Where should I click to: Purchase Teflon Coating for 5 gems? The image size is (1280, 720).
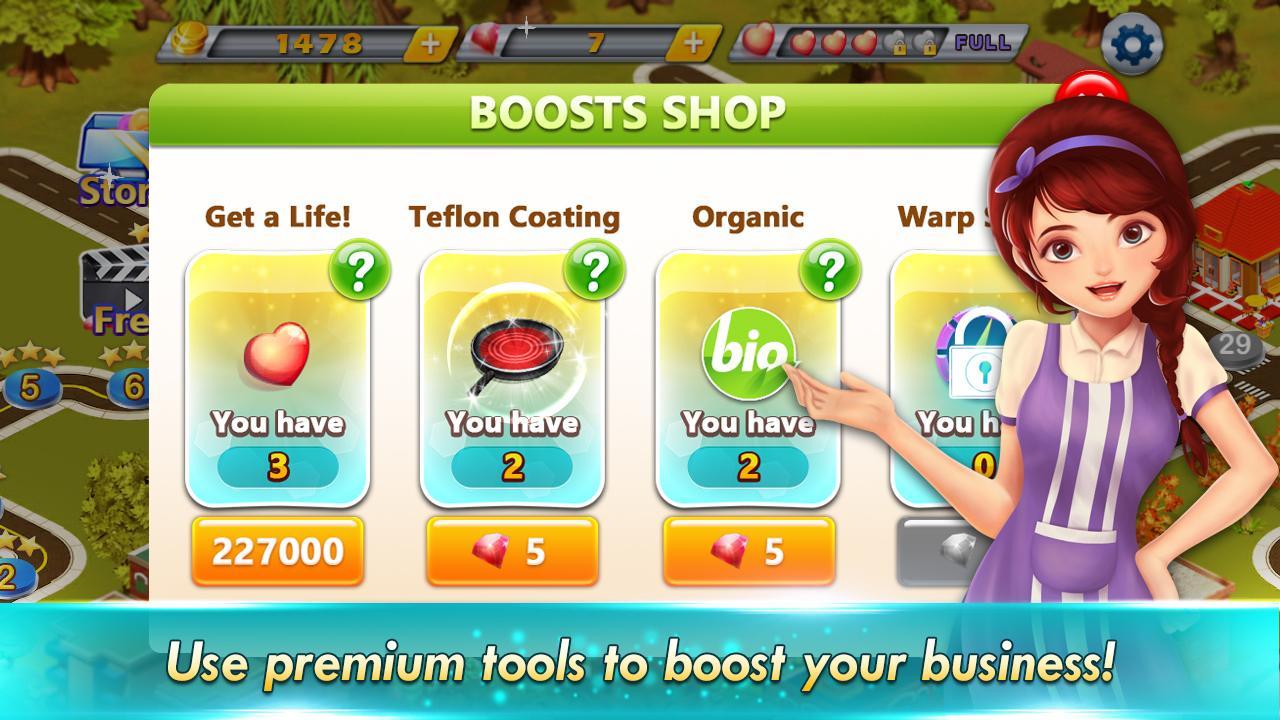pyautogui.click(x=513, y=549)
